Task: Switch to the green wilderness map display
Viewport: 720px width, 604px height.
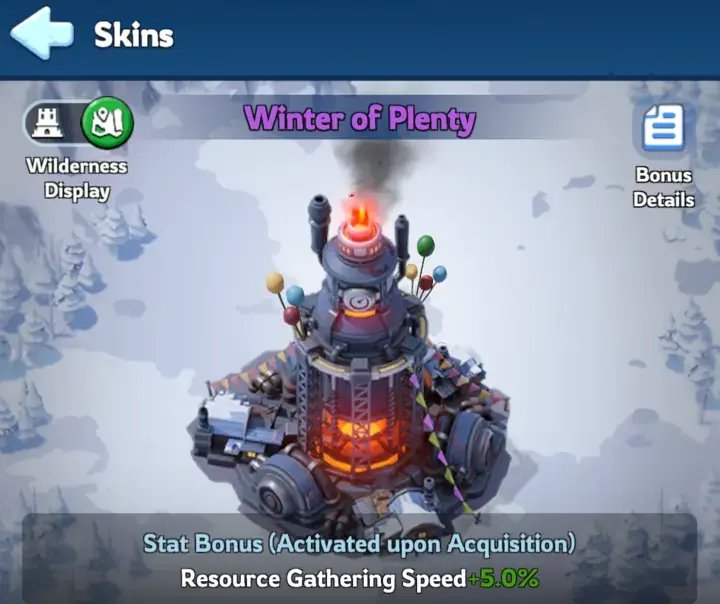Action: [106, 123]
